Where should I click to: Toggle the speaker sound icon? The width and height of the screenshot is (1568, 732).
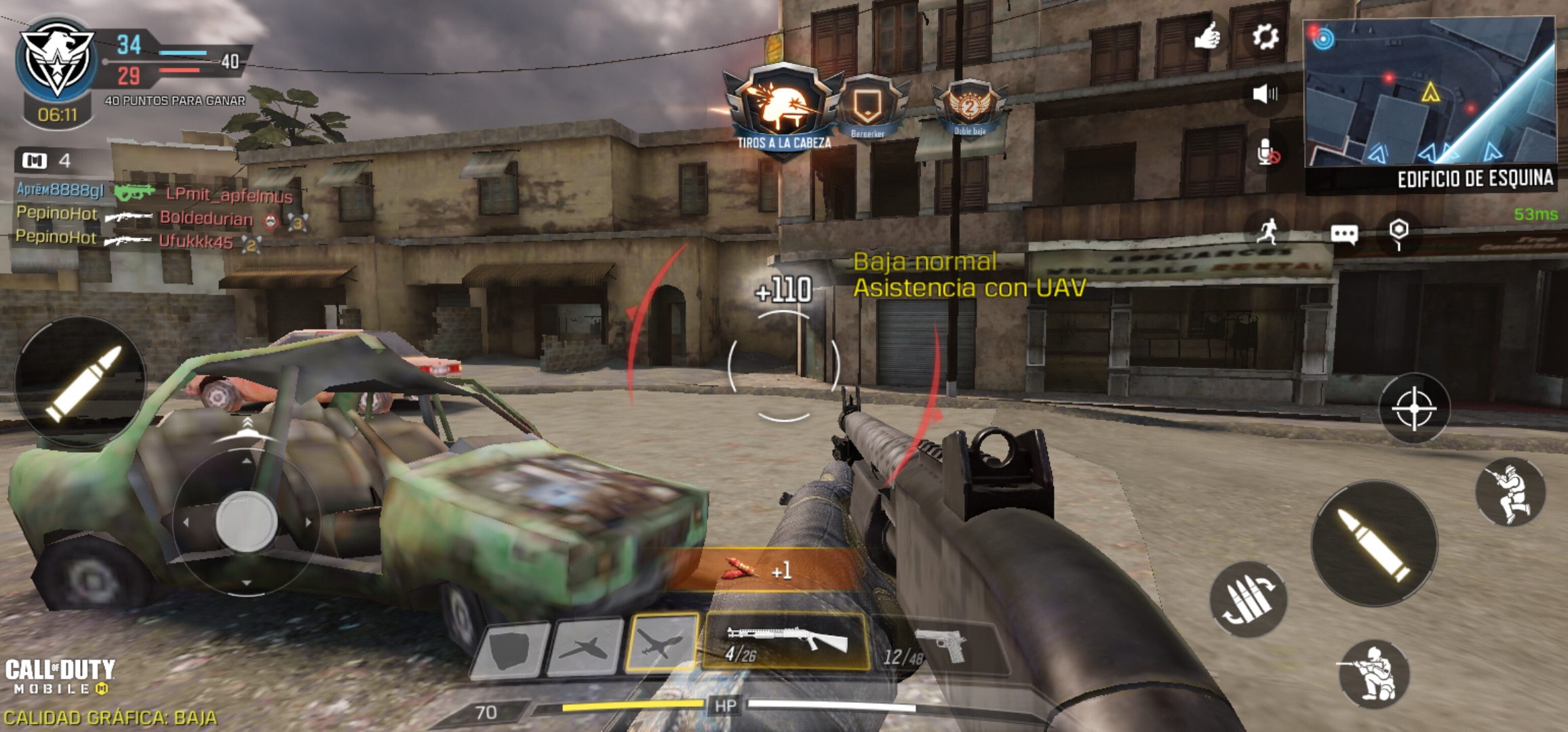pyautogui.click(x=1265, y=94)
